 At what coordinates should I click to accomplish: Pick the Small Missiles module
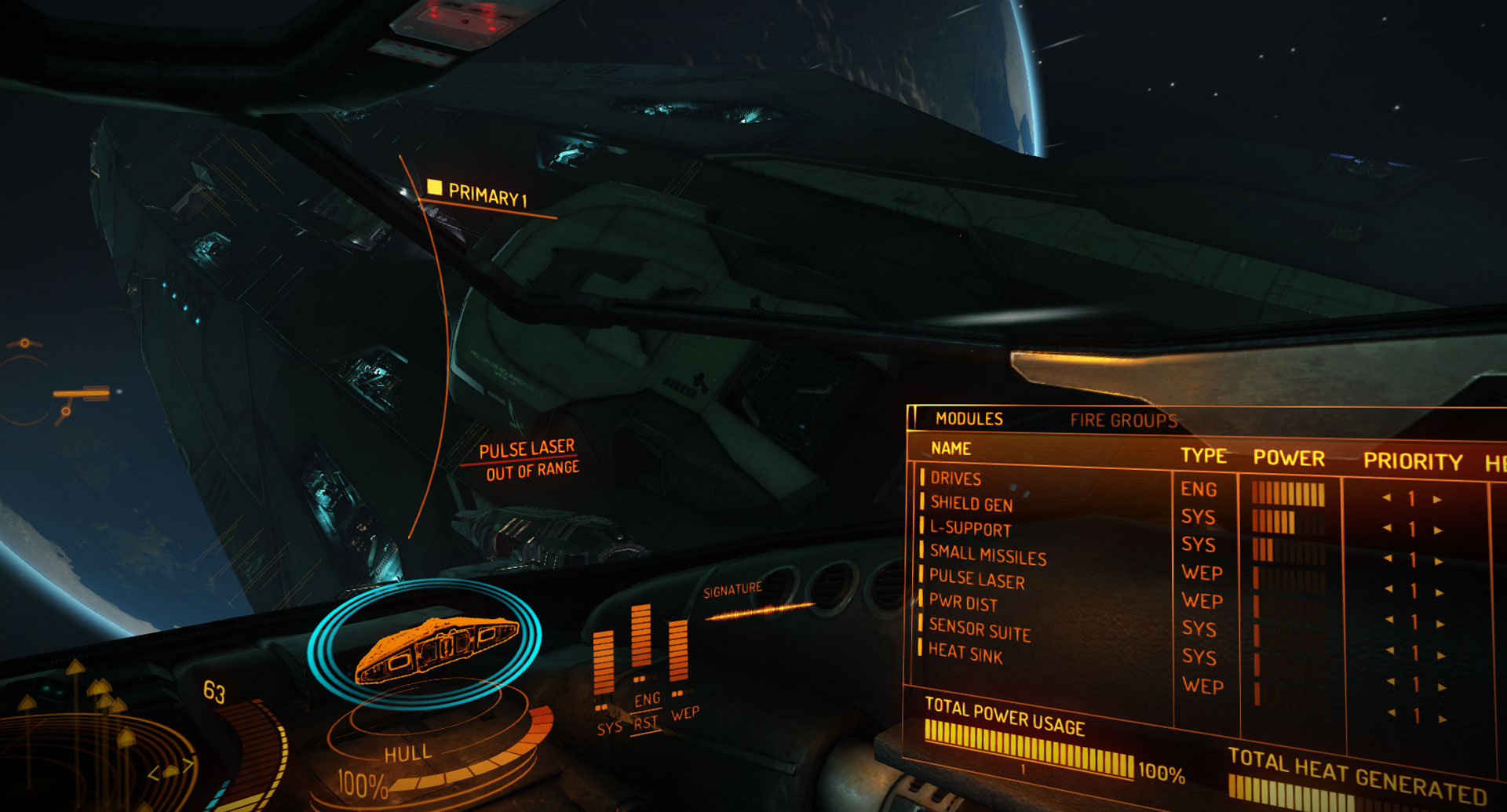987,555
